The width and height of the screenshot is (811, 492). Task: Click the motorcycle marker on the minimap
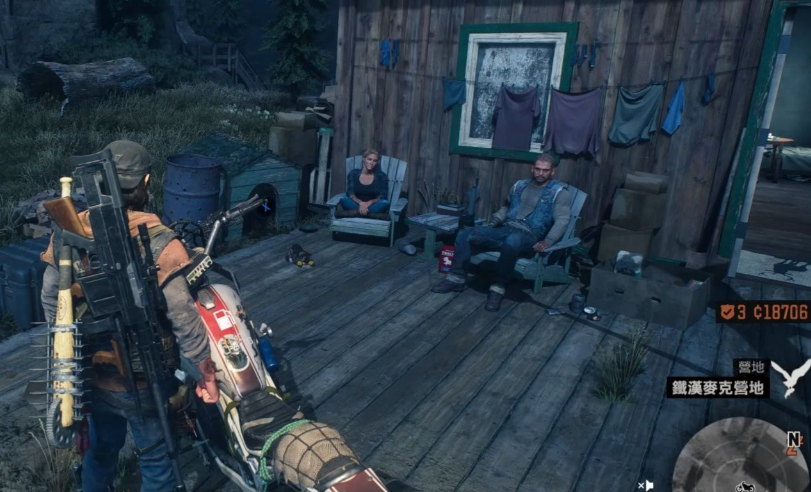coord(743,486)
